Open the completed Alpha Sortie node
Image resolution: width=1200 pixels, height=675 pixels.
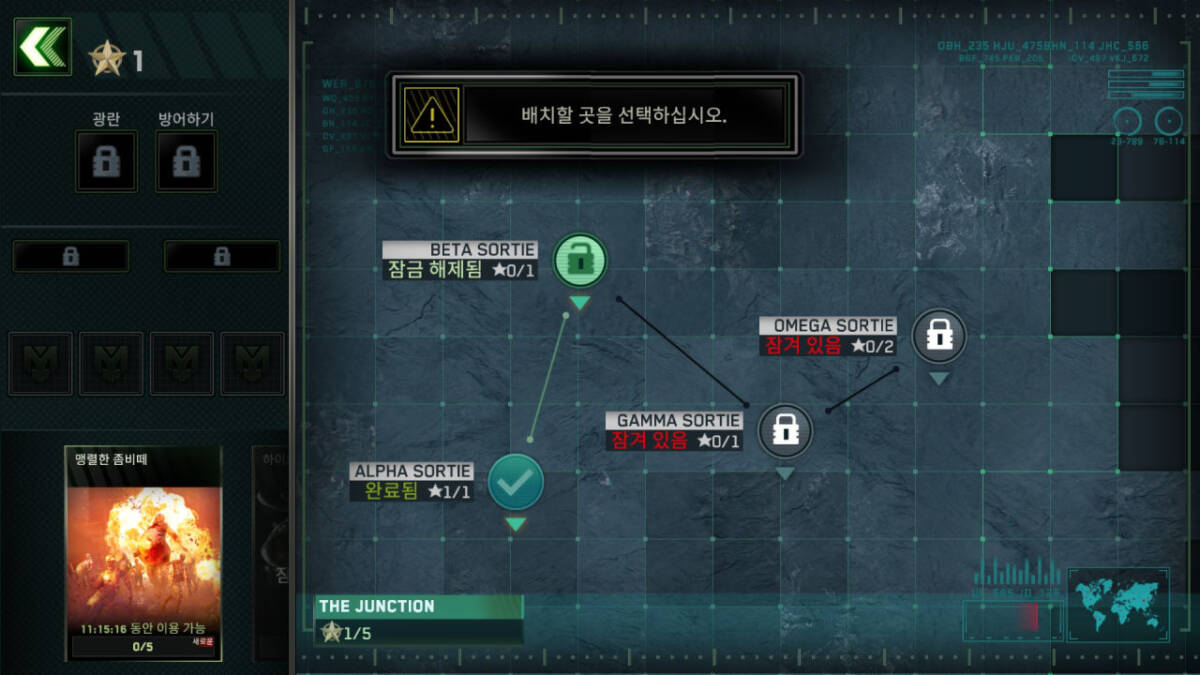[515, 482]
